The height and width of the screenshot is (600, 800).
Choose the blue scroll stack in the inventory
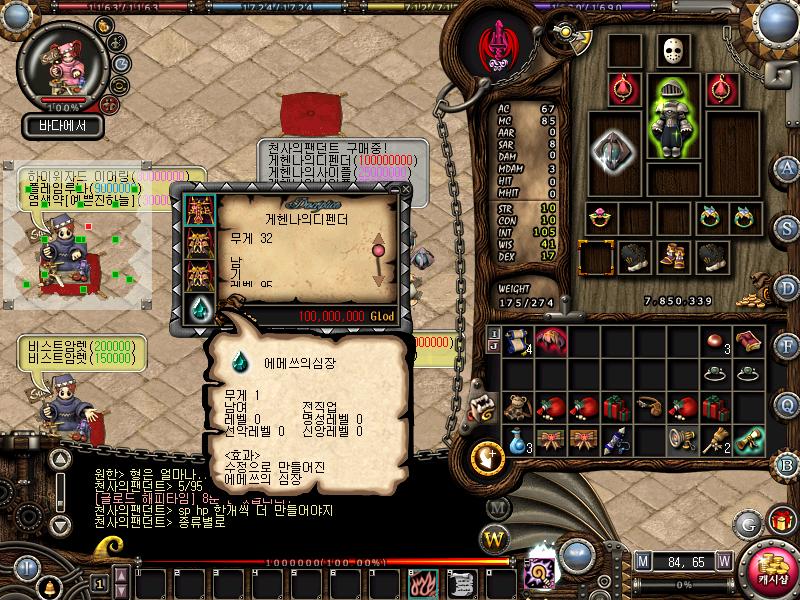(517, 340)
